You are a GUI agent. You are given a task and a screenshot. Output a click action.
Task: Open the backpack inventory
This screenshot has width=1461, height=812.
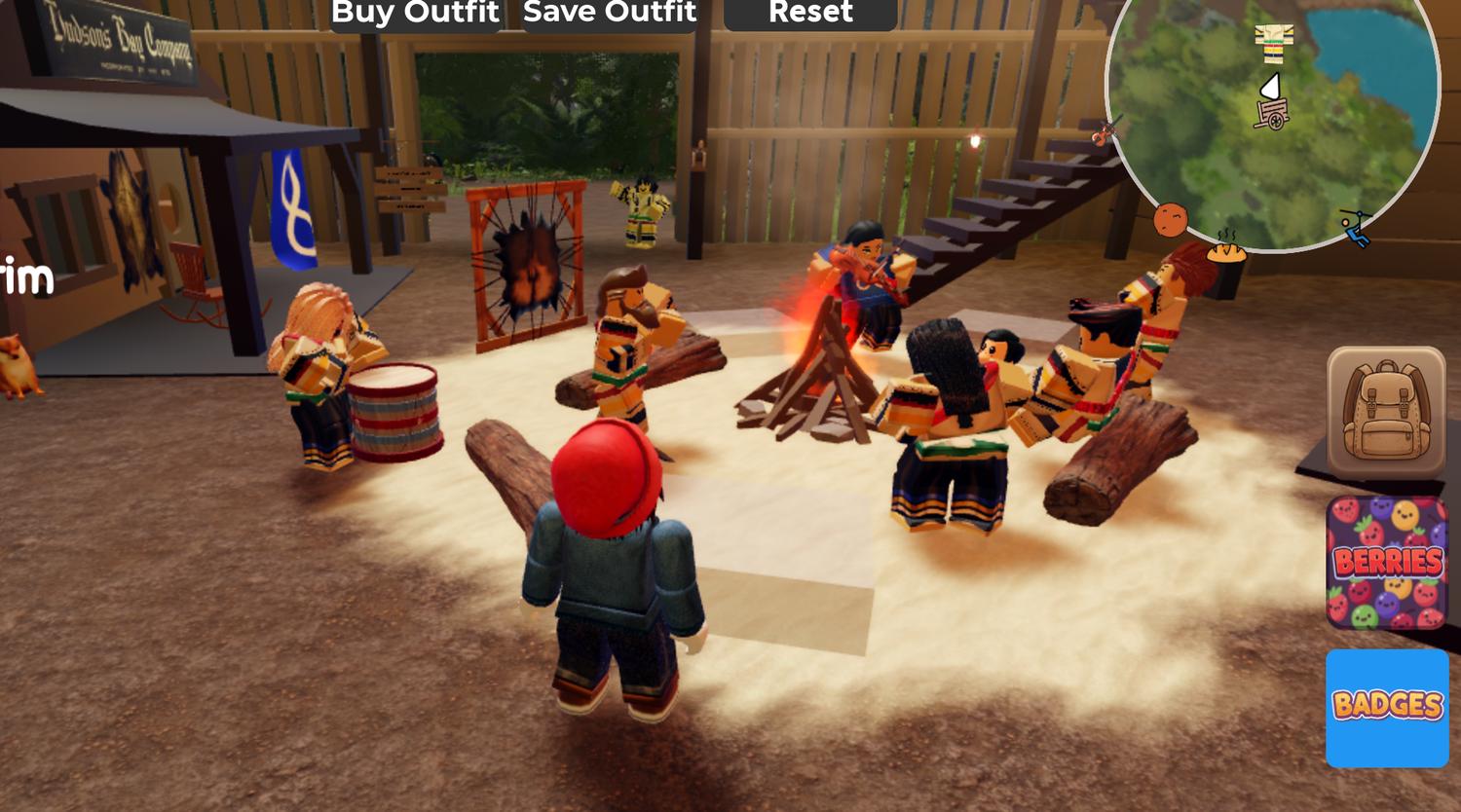(x=1386, y=412)
